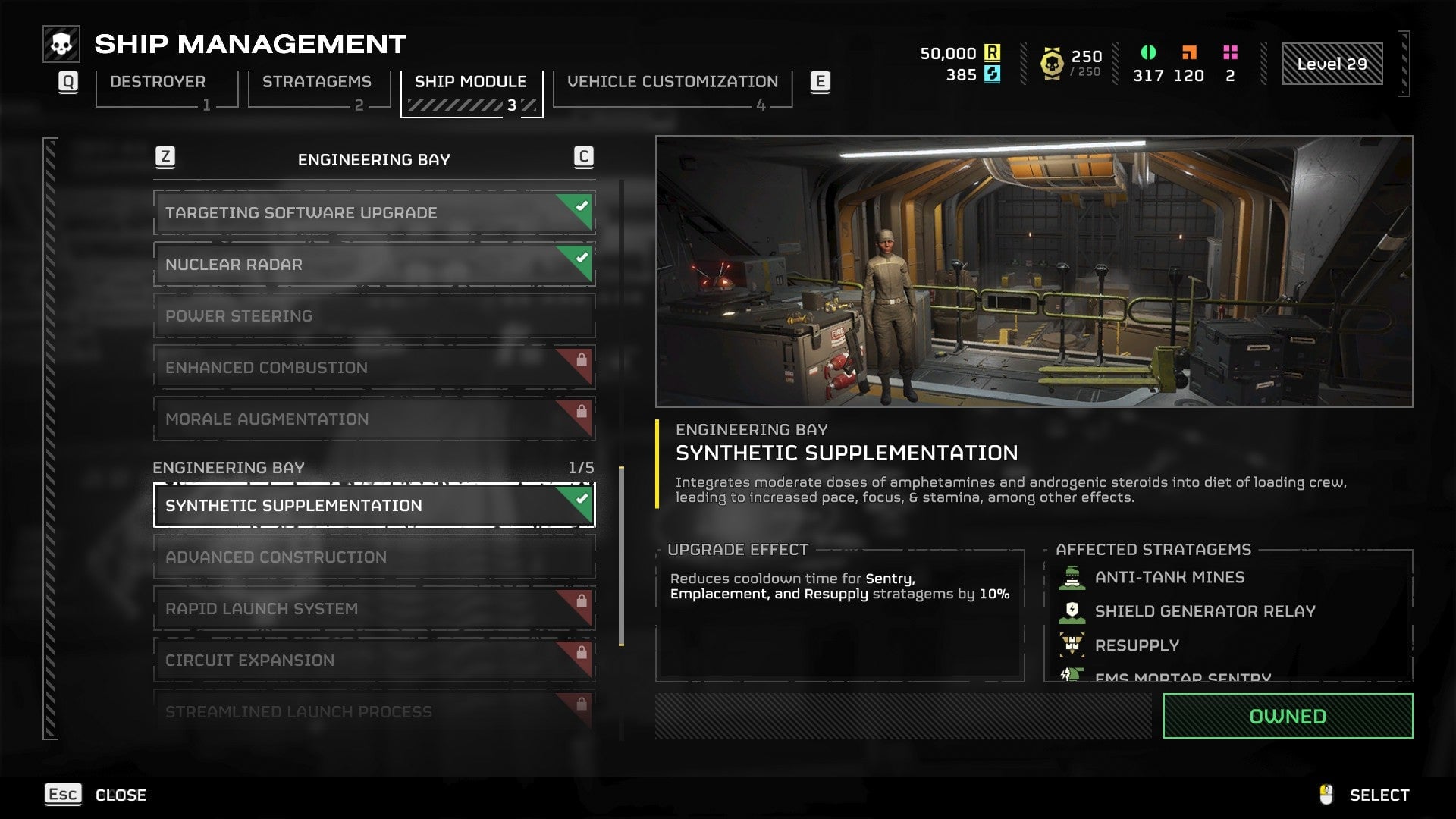
Task: Select the Rapid Launch System upgrade
Action: 374,609
